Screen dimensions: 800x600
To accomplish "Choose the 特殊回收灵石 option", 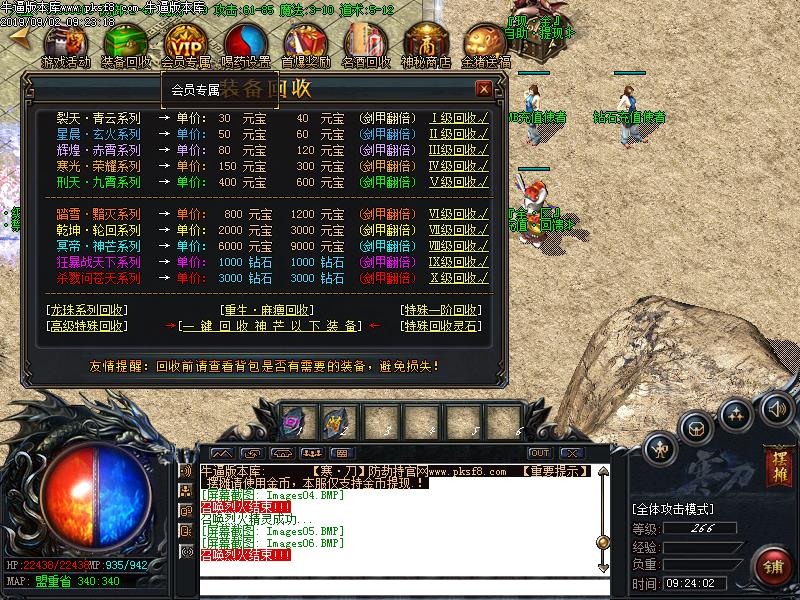I will [x=440, y=326].
